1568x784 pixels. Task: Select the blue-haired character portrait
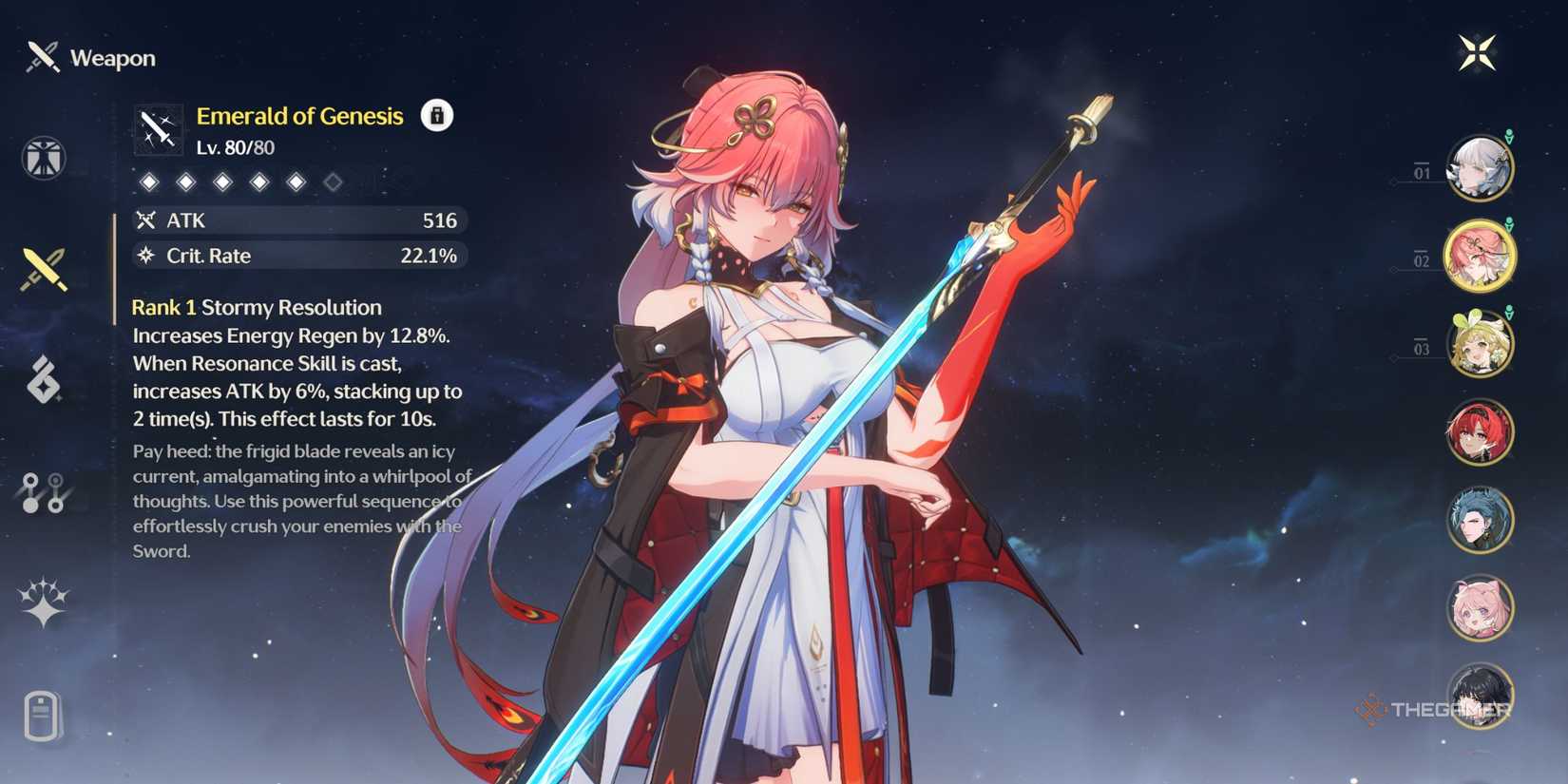tap(1481, 520)
